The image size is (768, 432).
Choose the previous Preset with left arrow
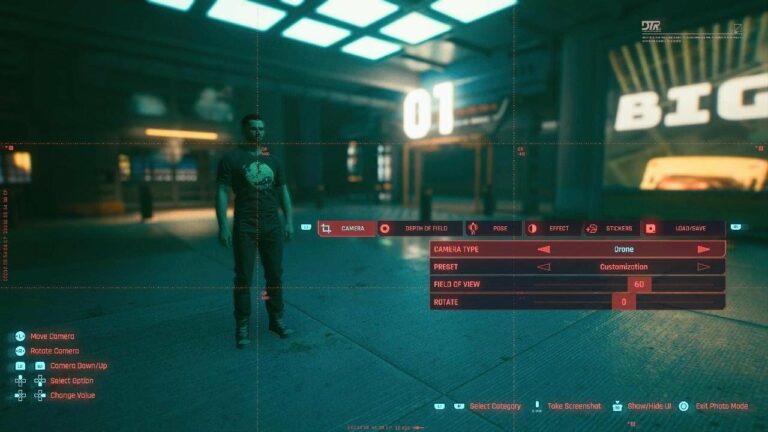[544, 267]
